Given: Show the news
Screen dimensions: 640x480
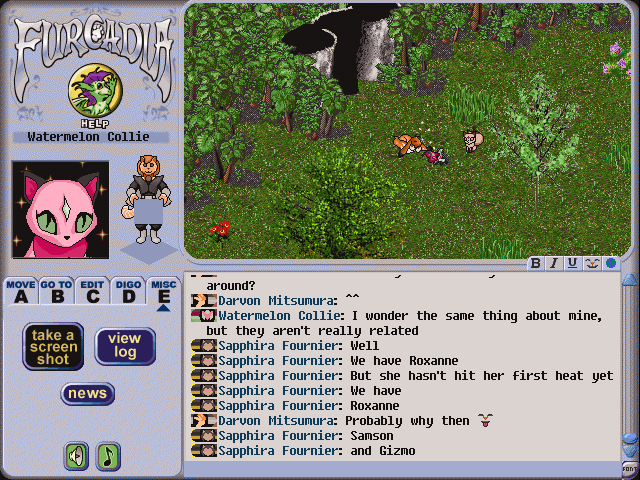Looking at the screenshot, I should (88, 394).
